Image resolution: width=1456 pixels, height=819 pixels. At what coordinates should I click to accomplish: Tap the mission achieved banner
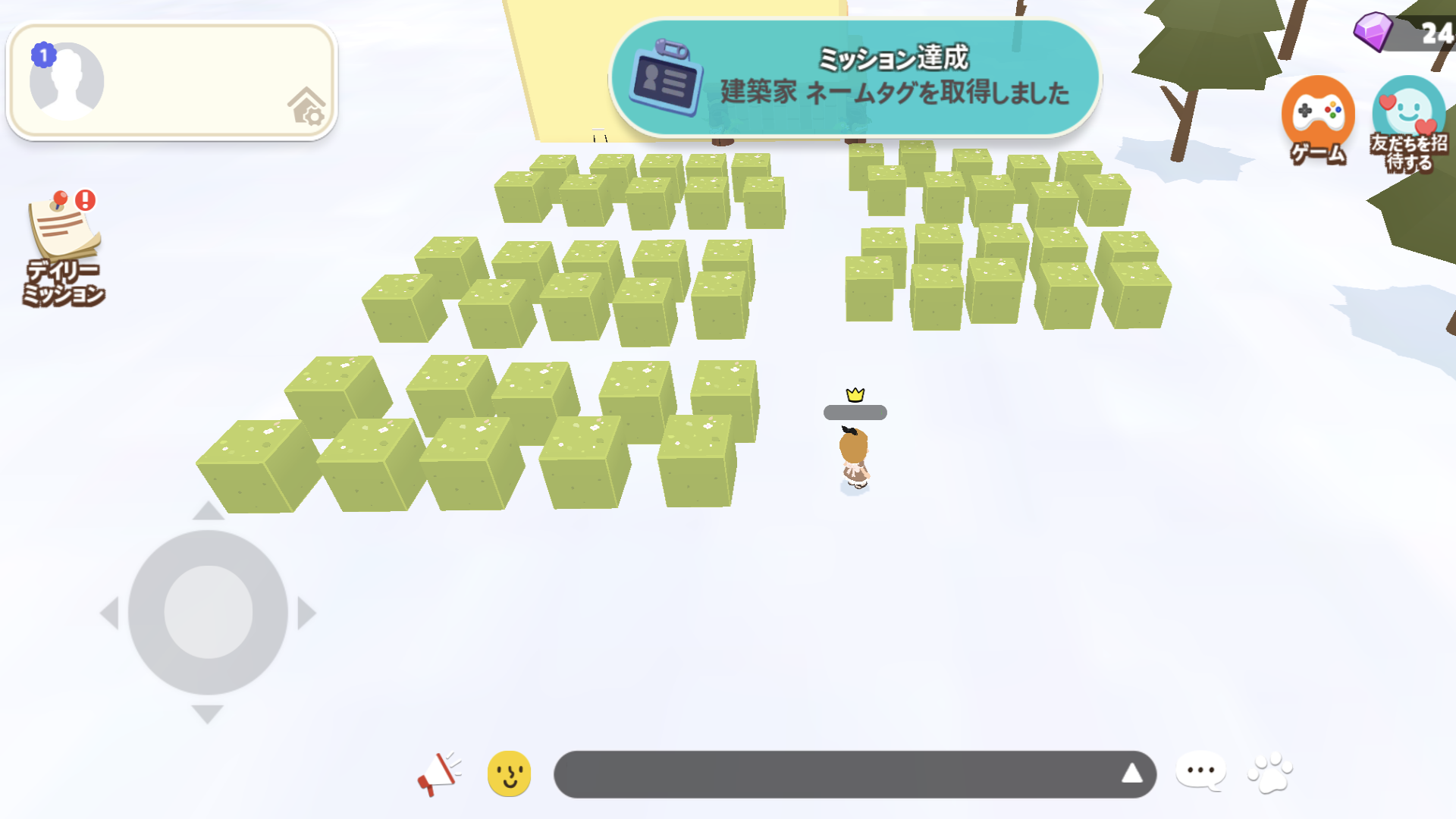point(855,78)
